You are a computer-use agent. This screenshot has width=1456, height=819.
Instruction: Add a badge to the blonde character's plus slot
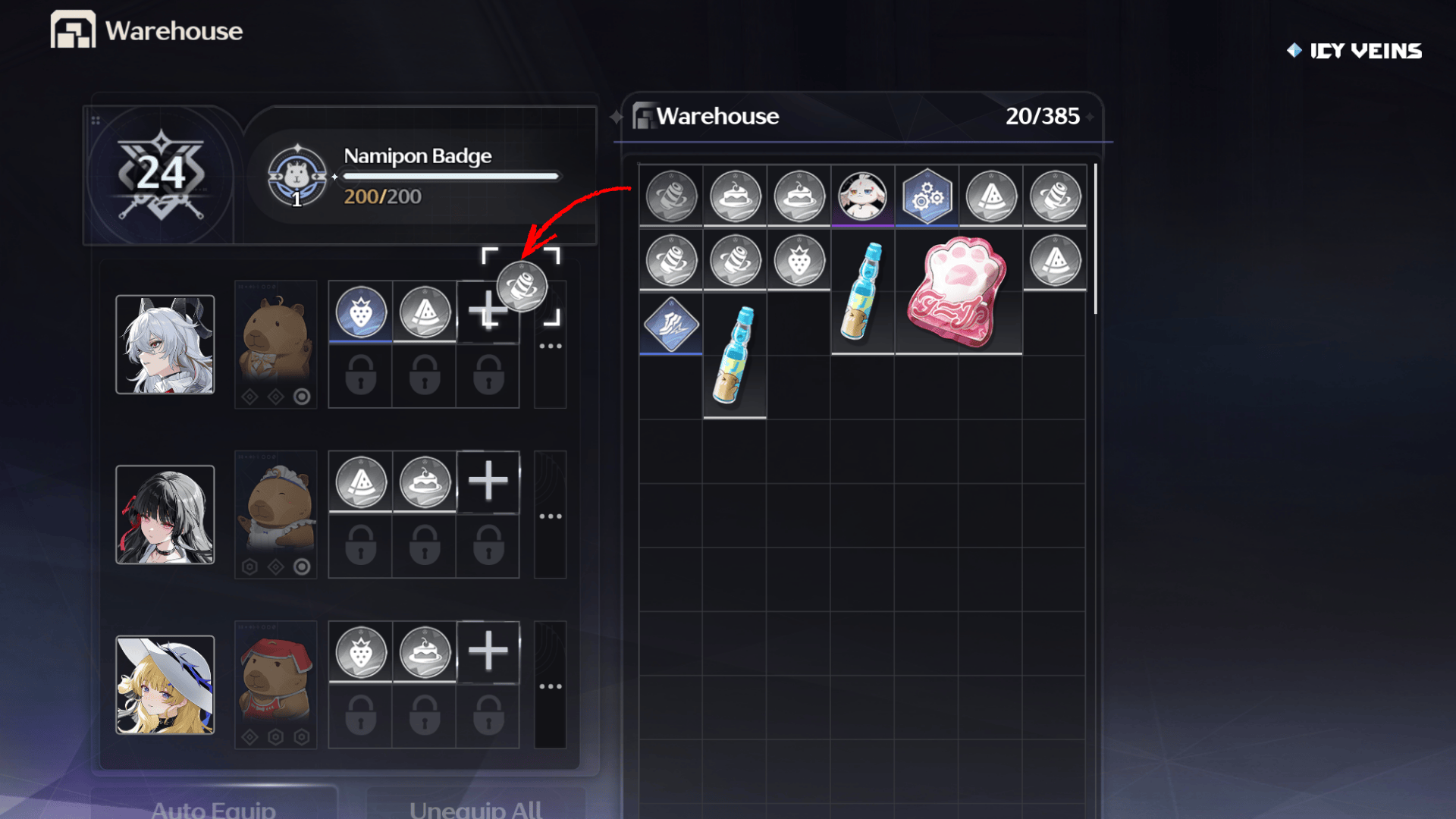tap(488, 651)
